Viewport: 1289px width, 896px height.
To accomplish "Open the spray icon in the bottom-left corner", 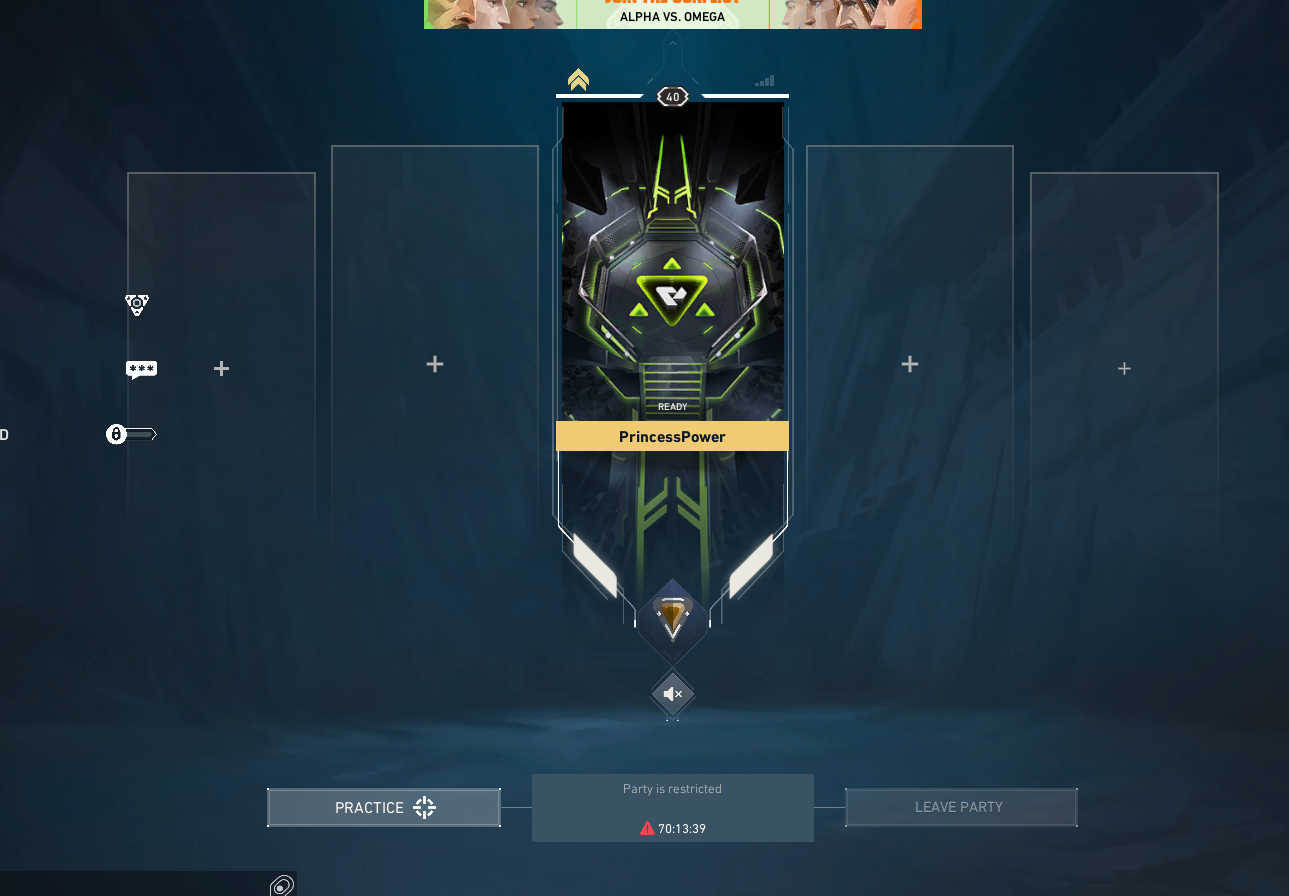I will [283, 884].
